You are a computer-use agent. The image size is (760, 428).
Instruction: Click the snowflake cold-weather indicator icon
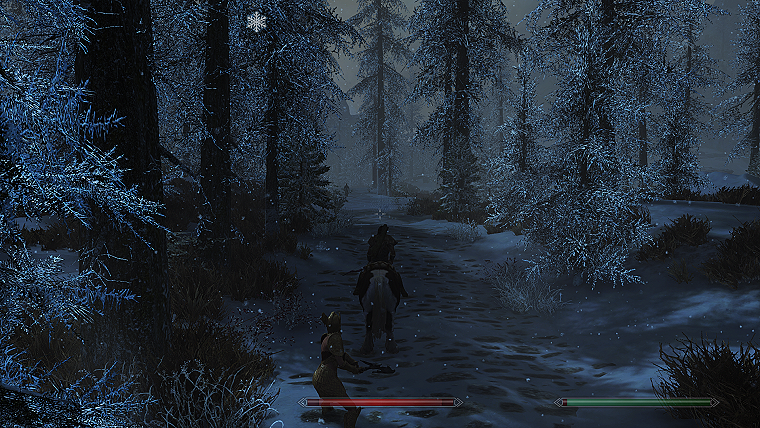coord(257,22)
